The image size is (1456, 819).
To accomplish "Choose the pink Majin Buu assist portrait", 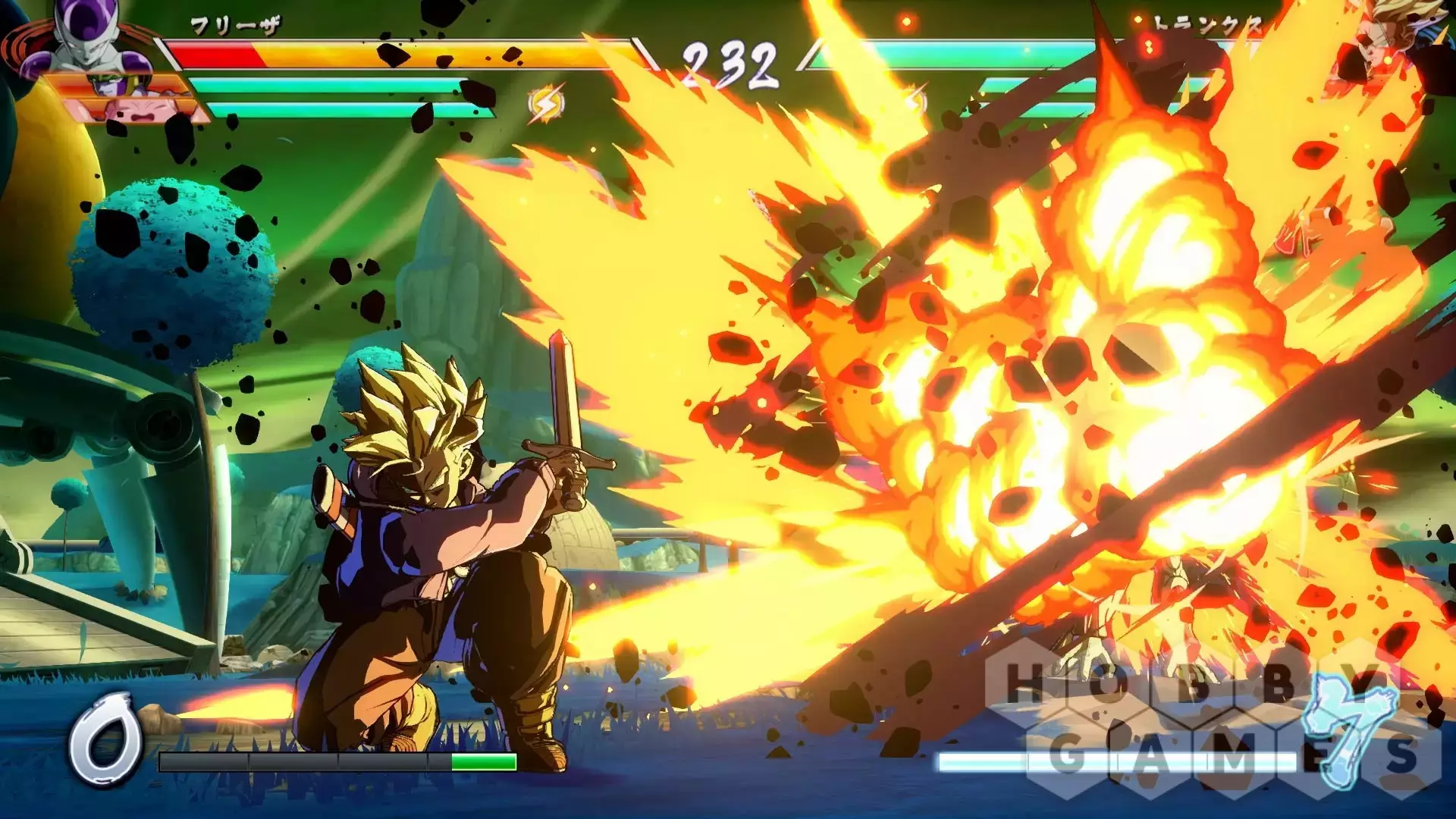I will tap(136, 111).
